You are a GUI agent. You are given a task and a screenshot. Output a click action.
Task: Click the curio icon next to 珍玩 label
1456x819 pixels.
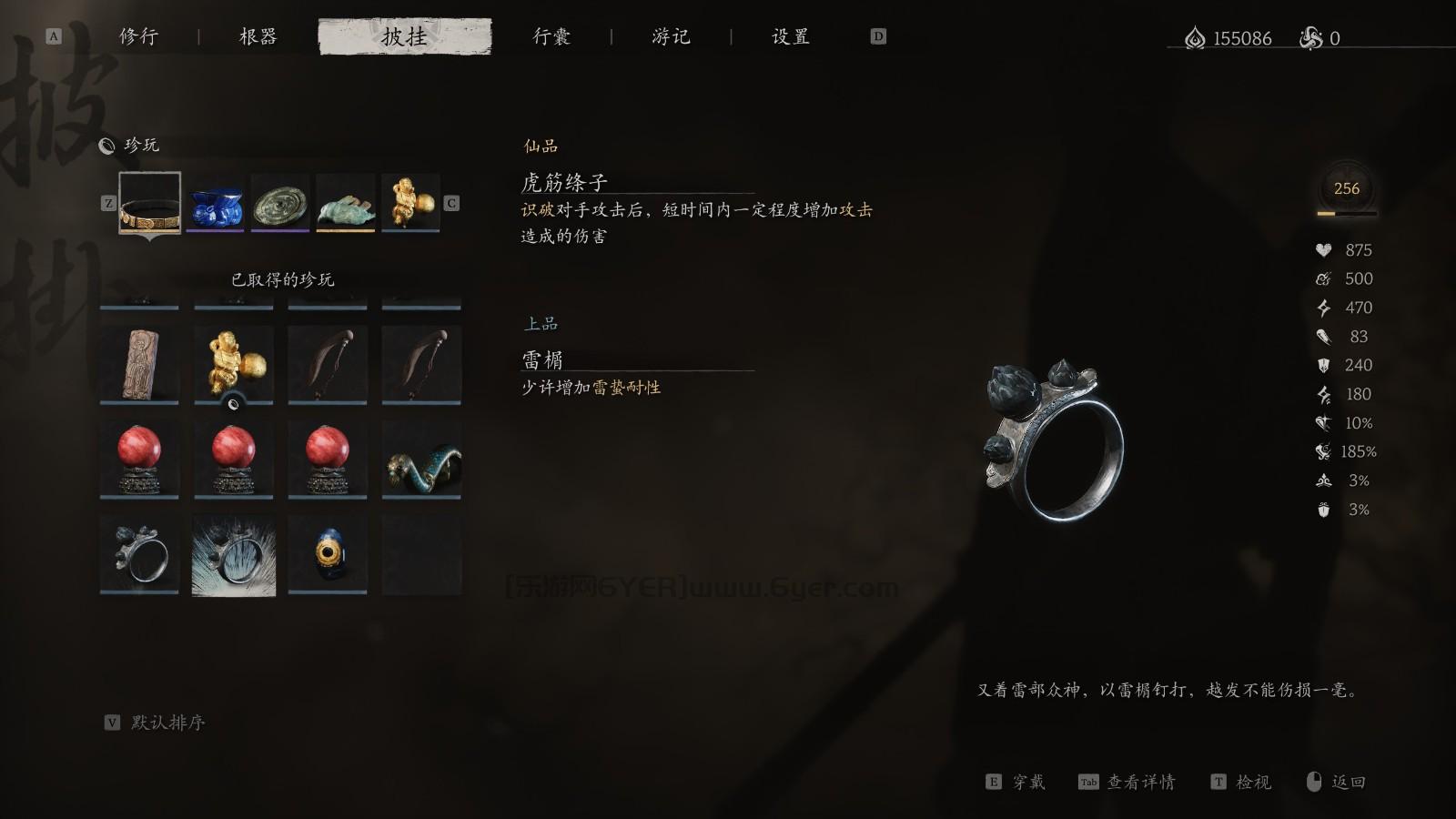(106, 144)
